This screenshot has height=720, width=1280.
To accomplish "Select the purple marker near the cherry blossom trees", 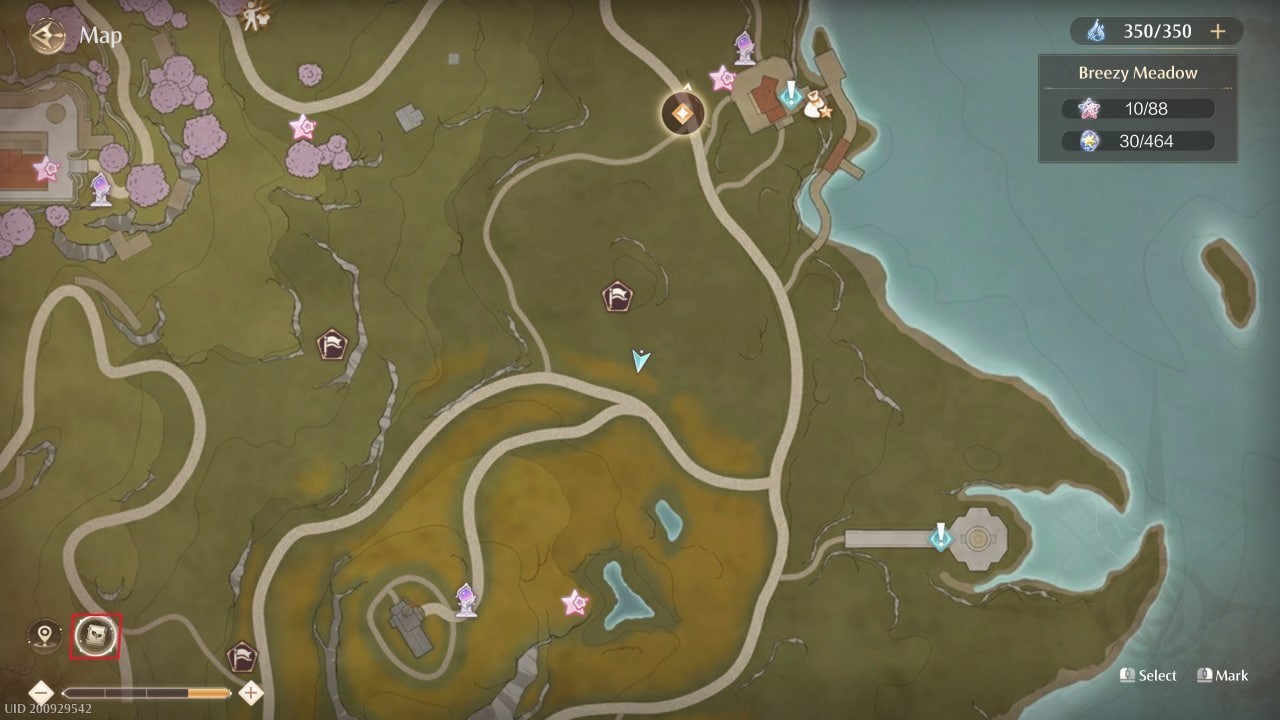I will [x=99, y=188].
